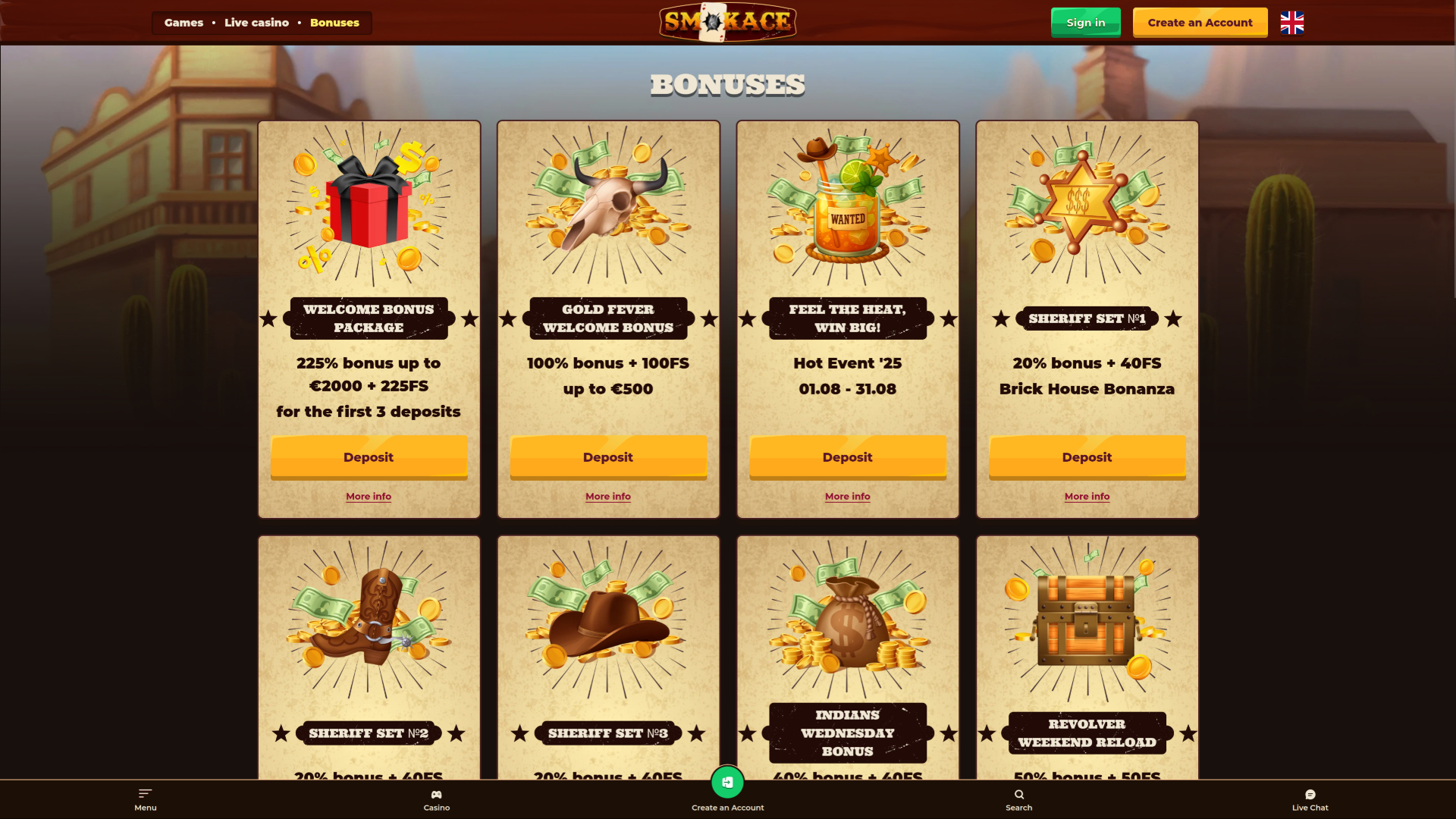The height and width of the screenshot is (819, 1456).
Task: Open the British flag language selector
Action: (x=1291, y=23)
